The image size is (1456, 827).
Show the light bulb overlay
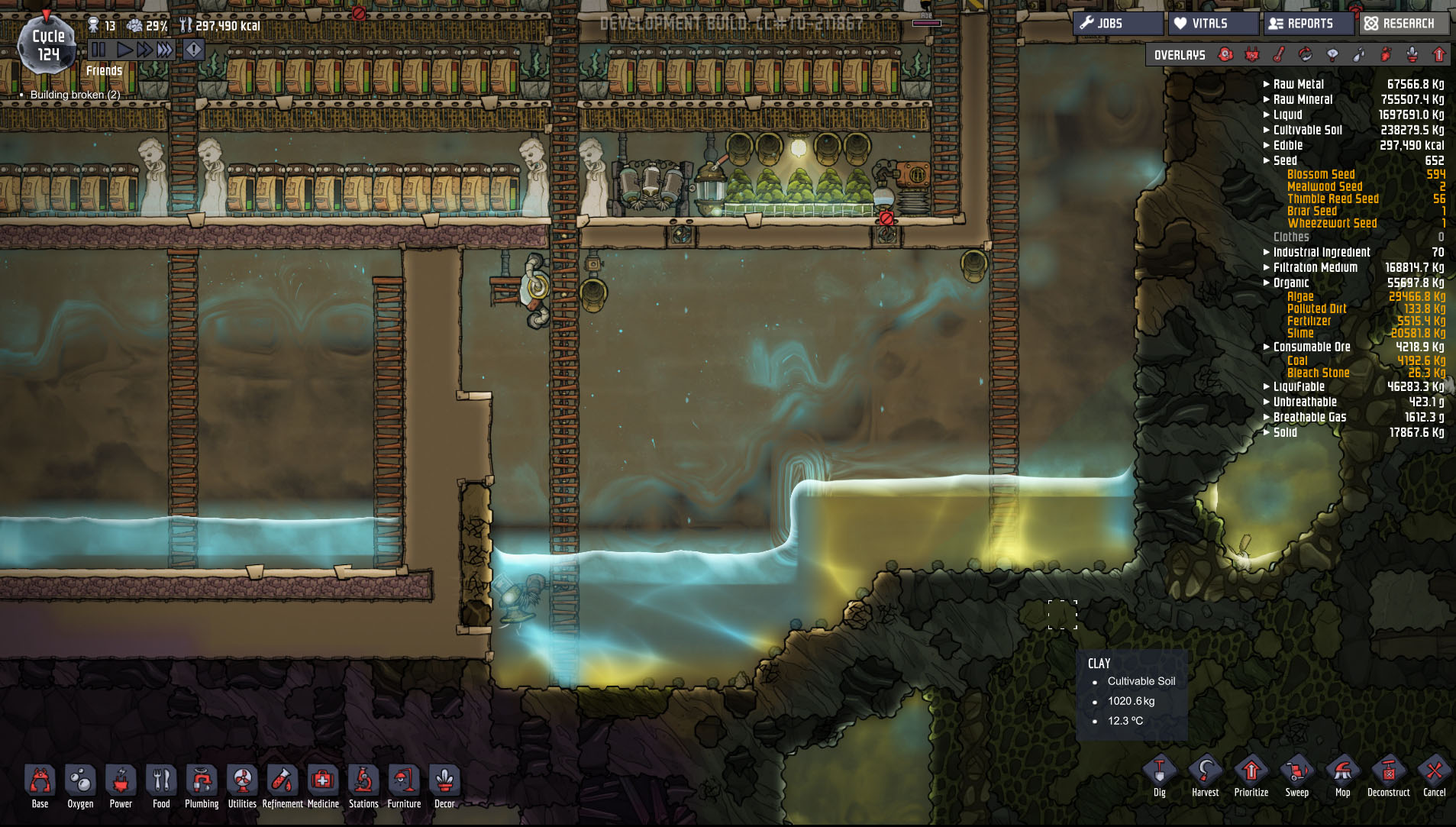[x=1332, y=54]
